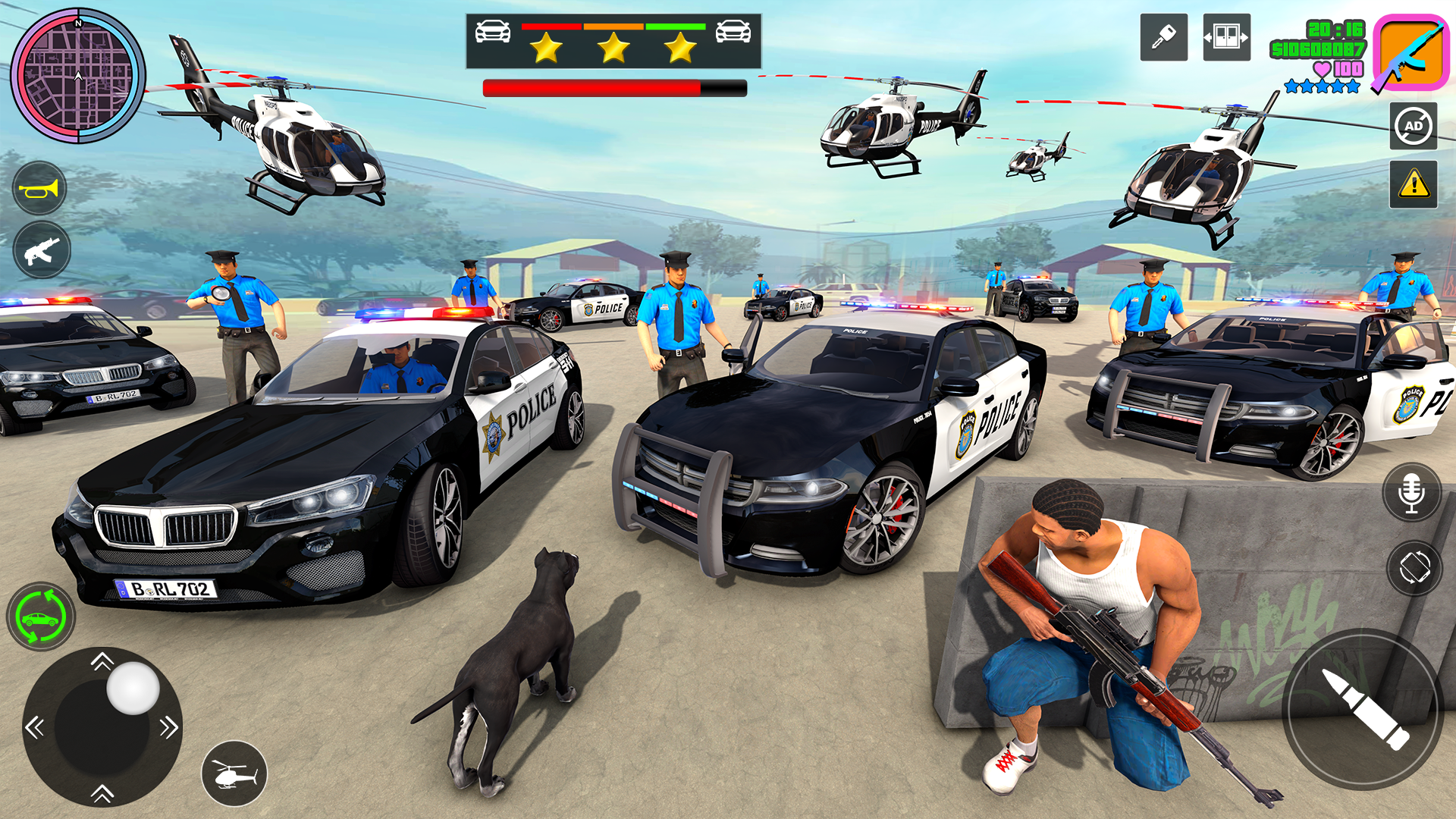
Task: Tap the microphone icon on the right
Action: (x=1412, y=492)
